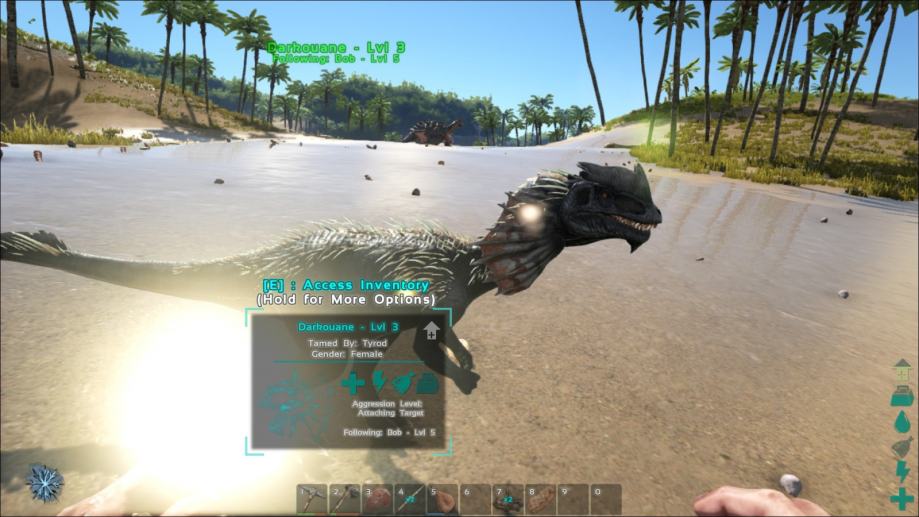Choose the raw meat in hotbar slot 3
Viewport: 919px width, 517px height.
click(x=377, y=499)
